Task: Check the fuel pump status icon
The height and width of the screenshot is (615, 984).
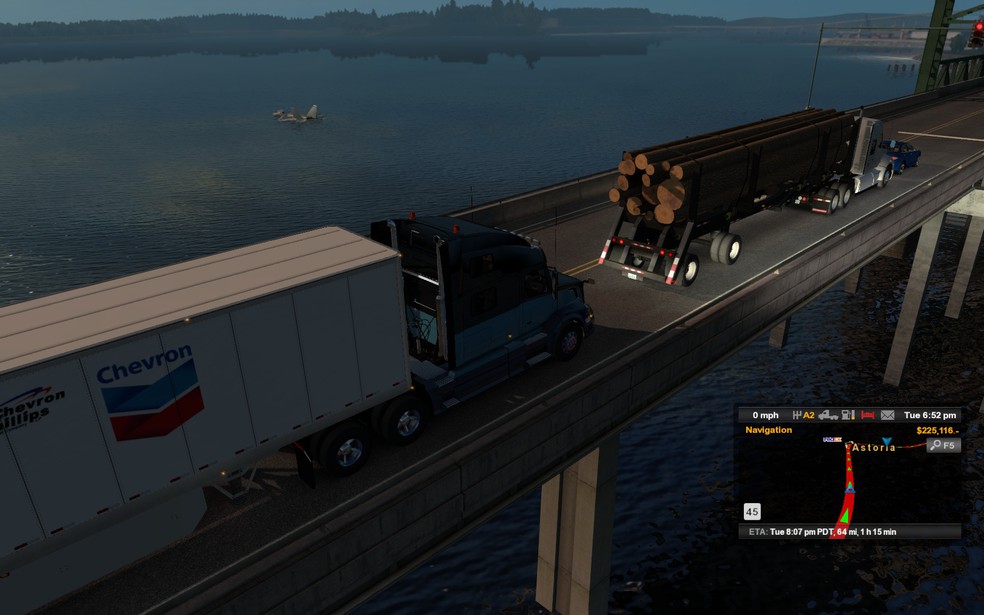Action: pos(848,415)
